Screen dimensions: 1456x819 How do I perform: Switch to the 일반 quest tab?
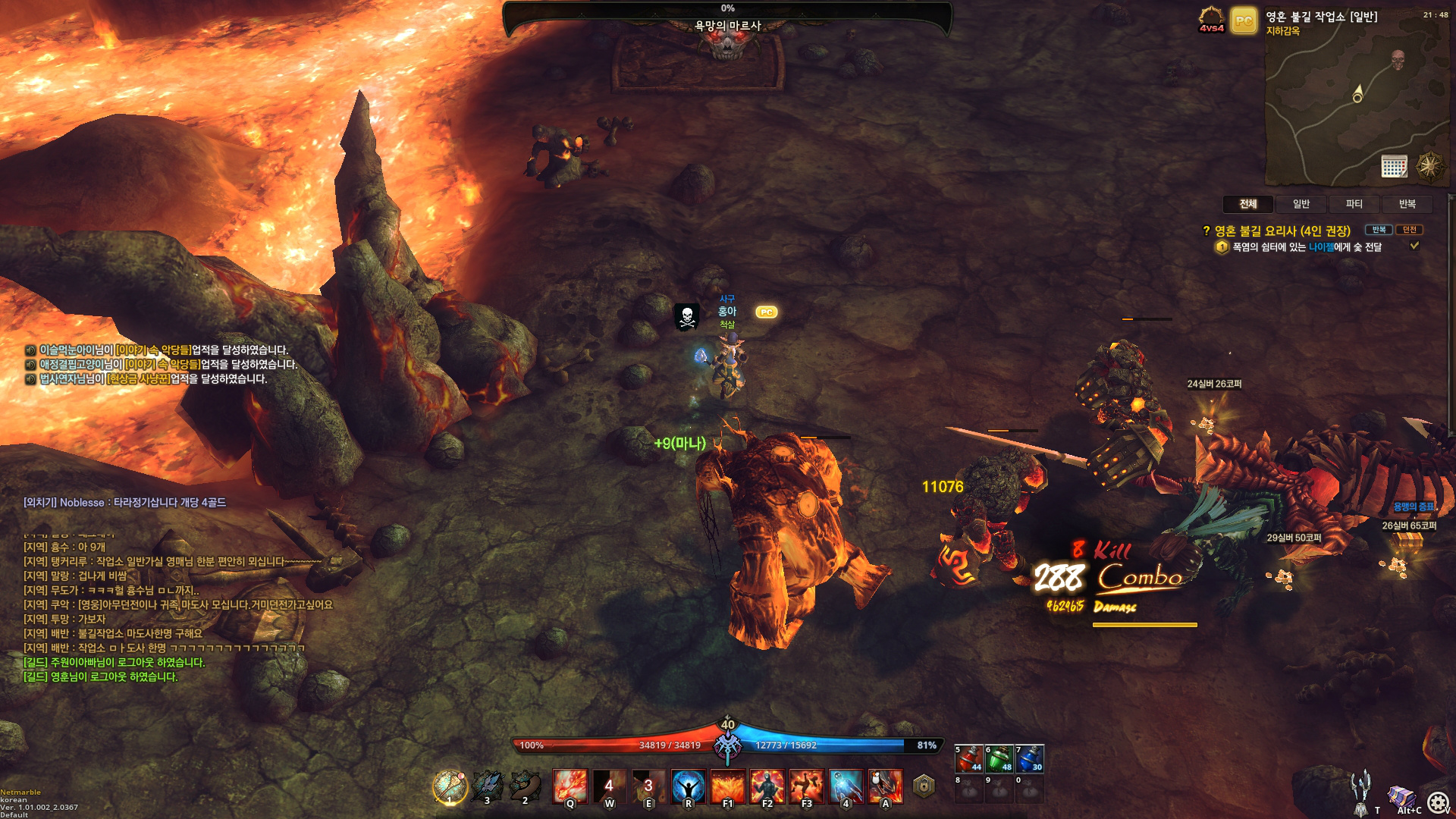(x=1301, y=204)
